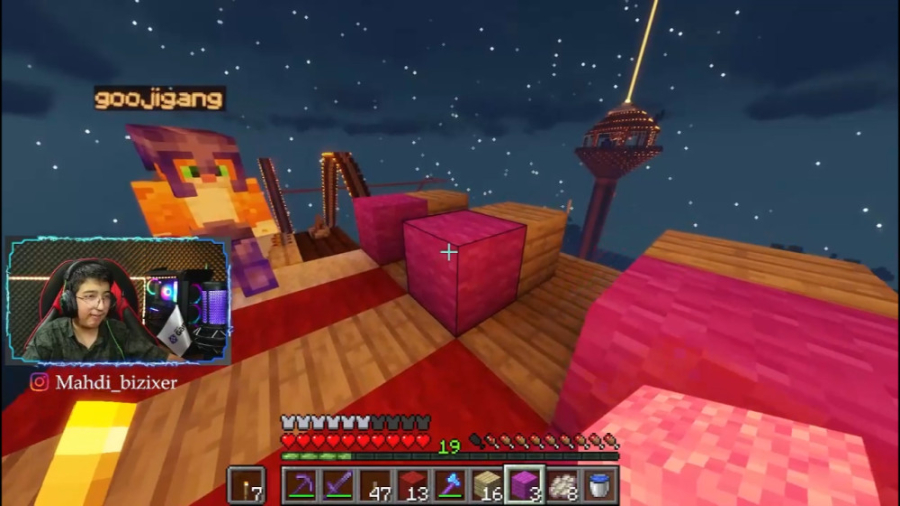Screen dimensions: 900x506
Task: Select the water bucket hotbar slot
Action: (599, 485)
